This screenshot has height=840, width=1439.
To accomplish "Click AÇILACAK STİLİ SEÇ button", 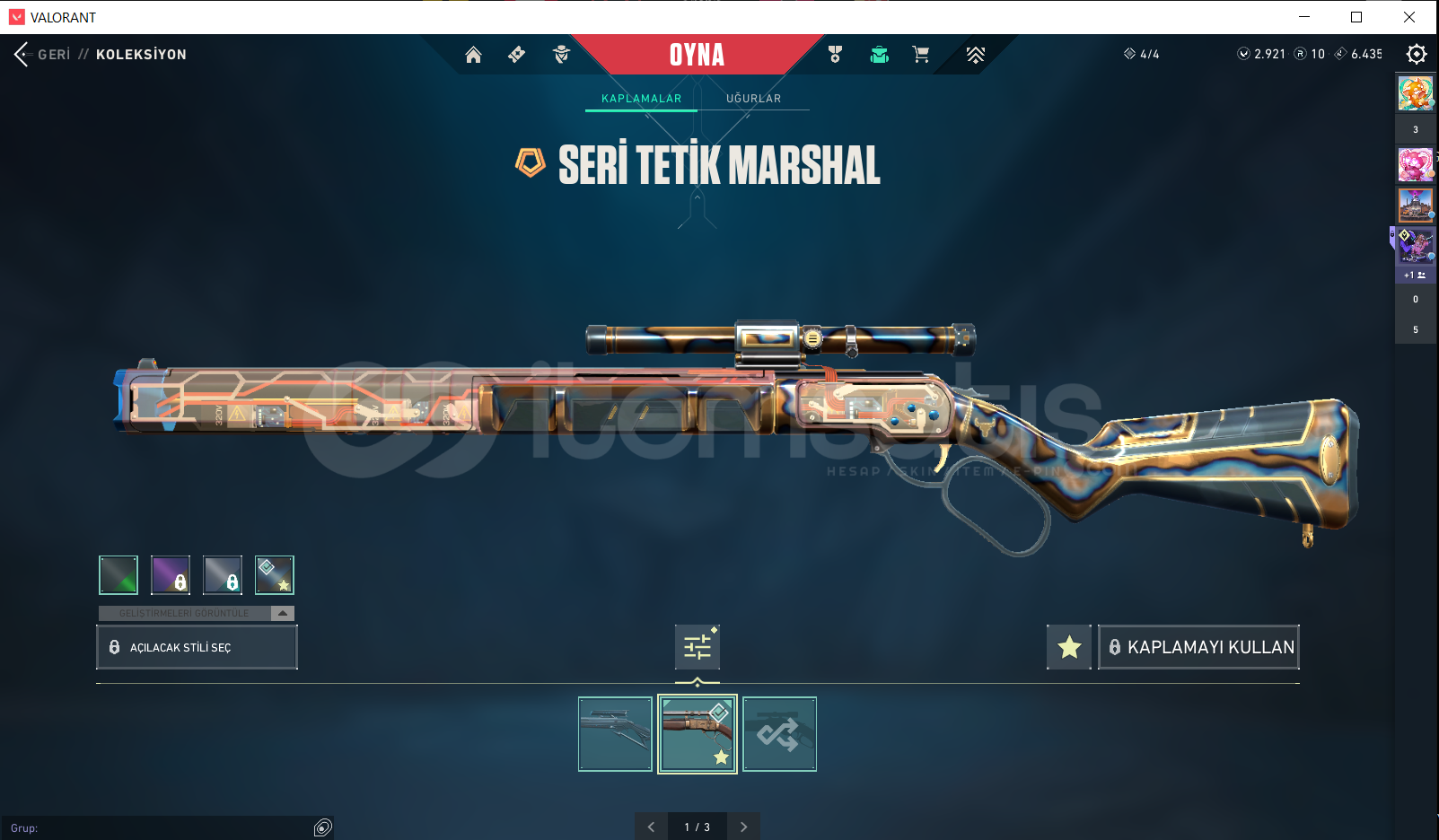I will (x=197, y=647).
